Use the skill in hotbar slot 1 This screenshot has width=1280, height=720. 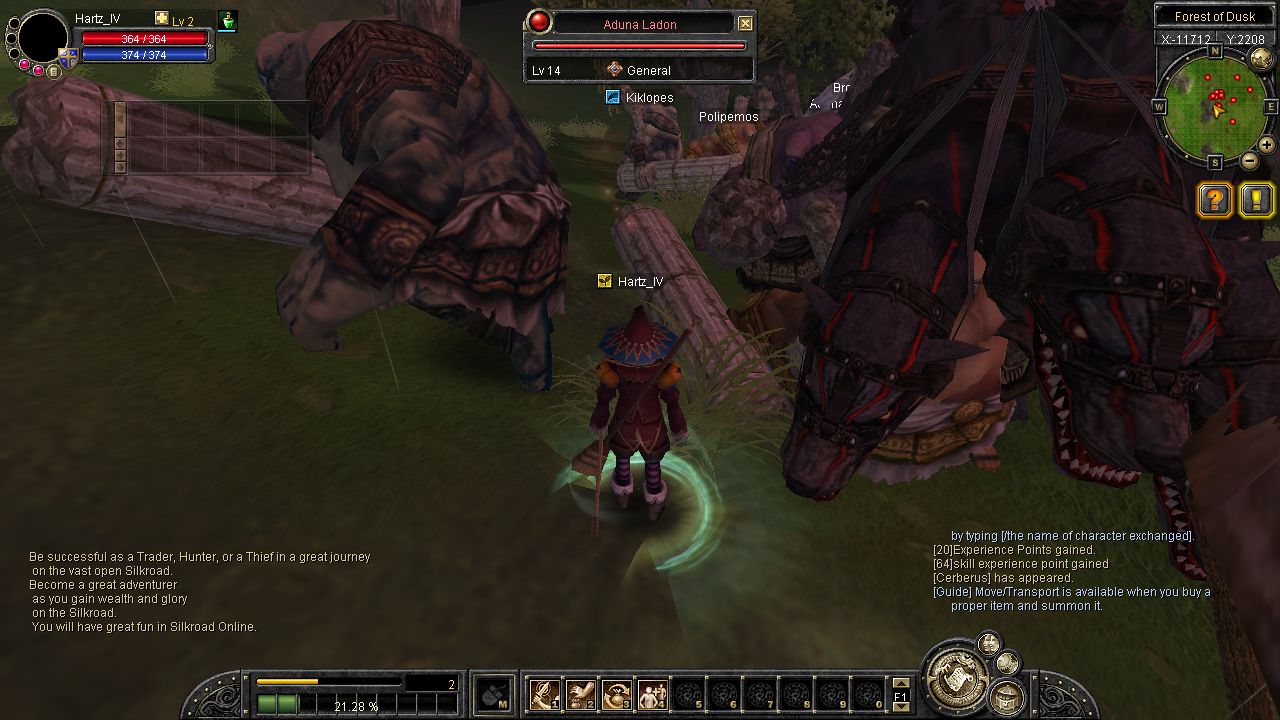coord(545,693)
